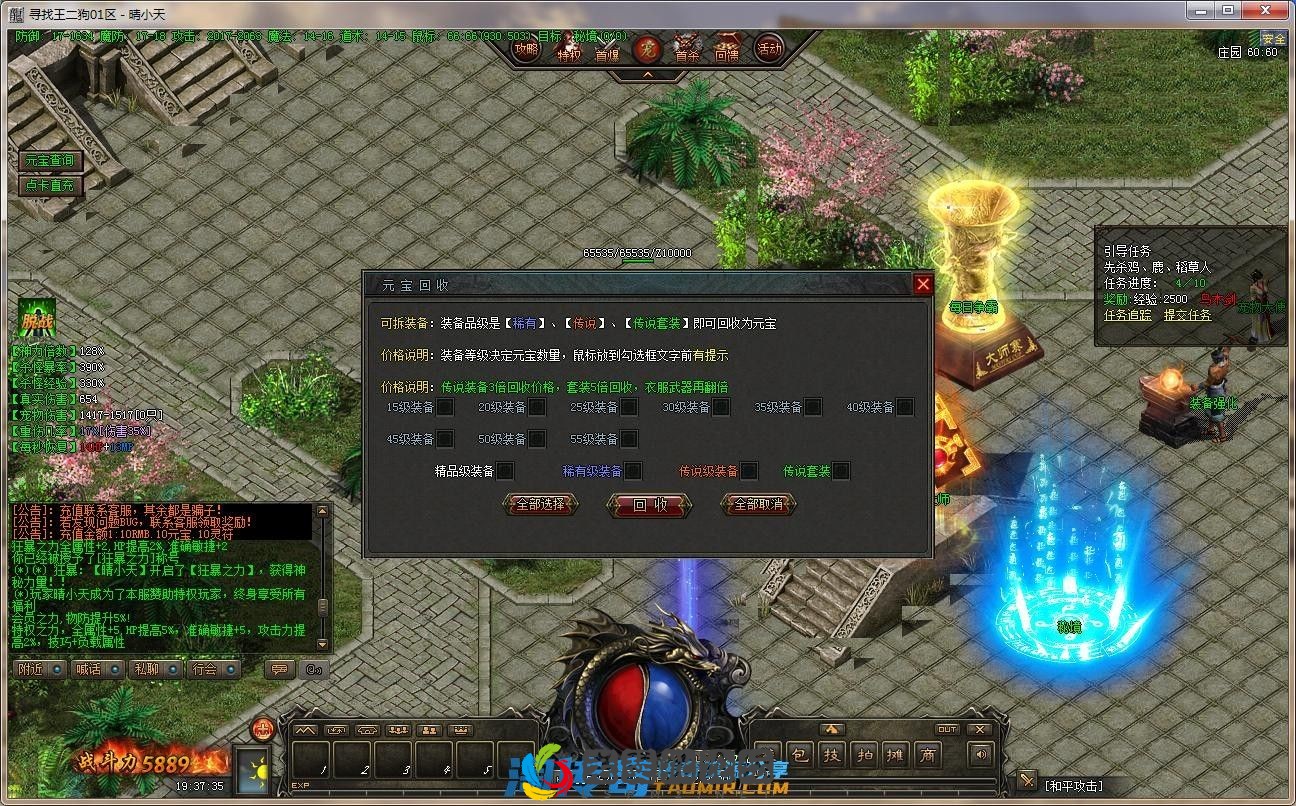1296x806 pixels.
Task: Open the 包 bag icon
Action: (799, 756)
